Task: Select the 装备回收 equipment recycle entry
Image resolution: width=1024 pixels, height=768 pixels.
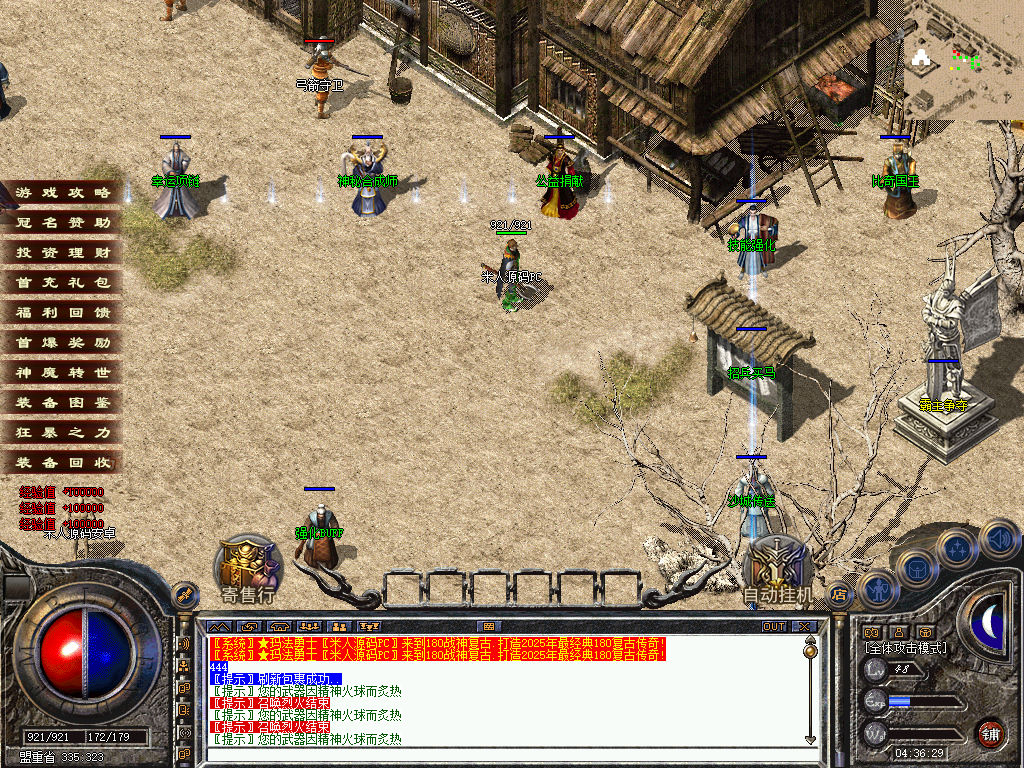Action: (x=62, y=462)
